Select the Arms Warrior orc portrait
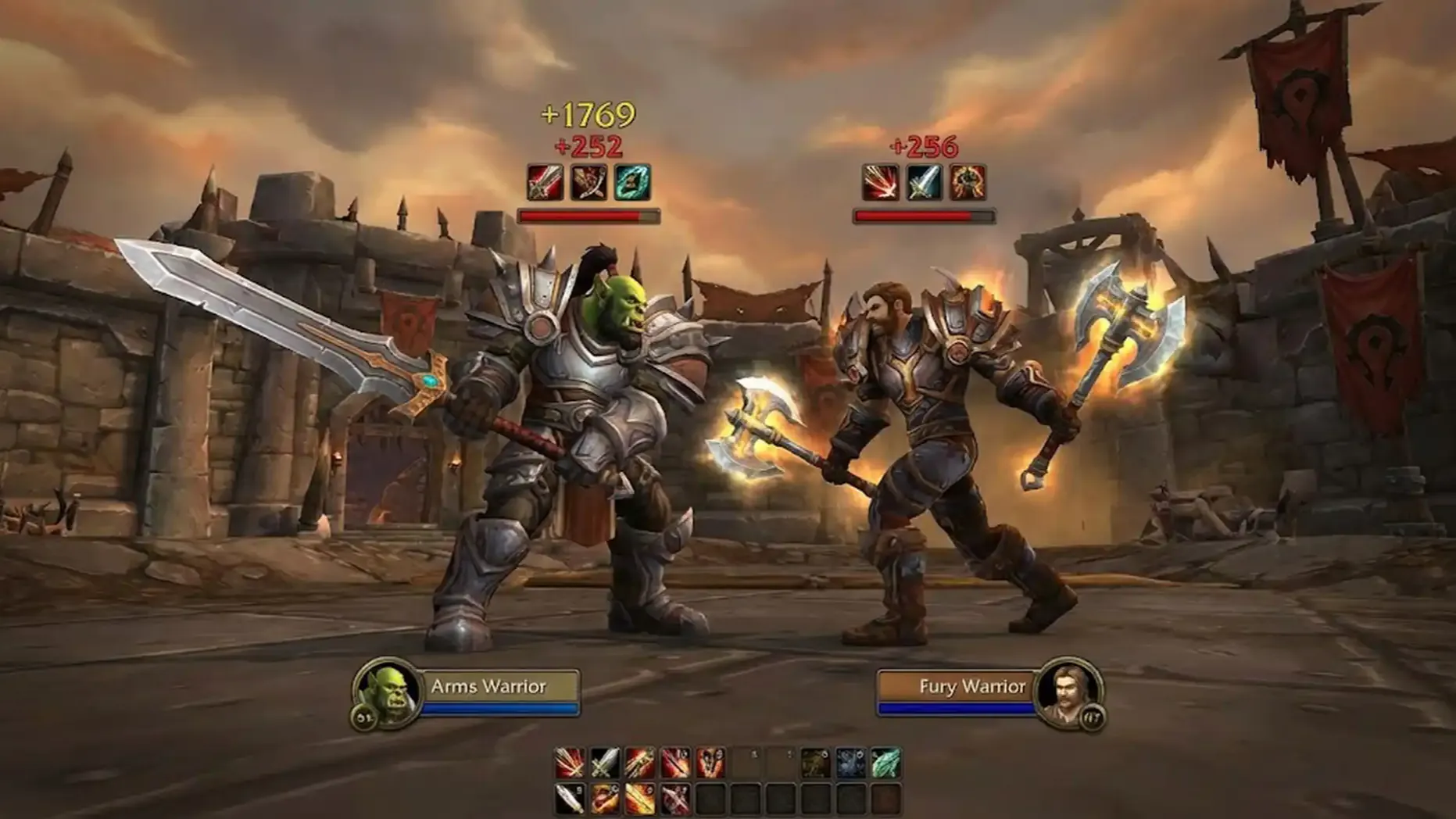 pos(387,694)
